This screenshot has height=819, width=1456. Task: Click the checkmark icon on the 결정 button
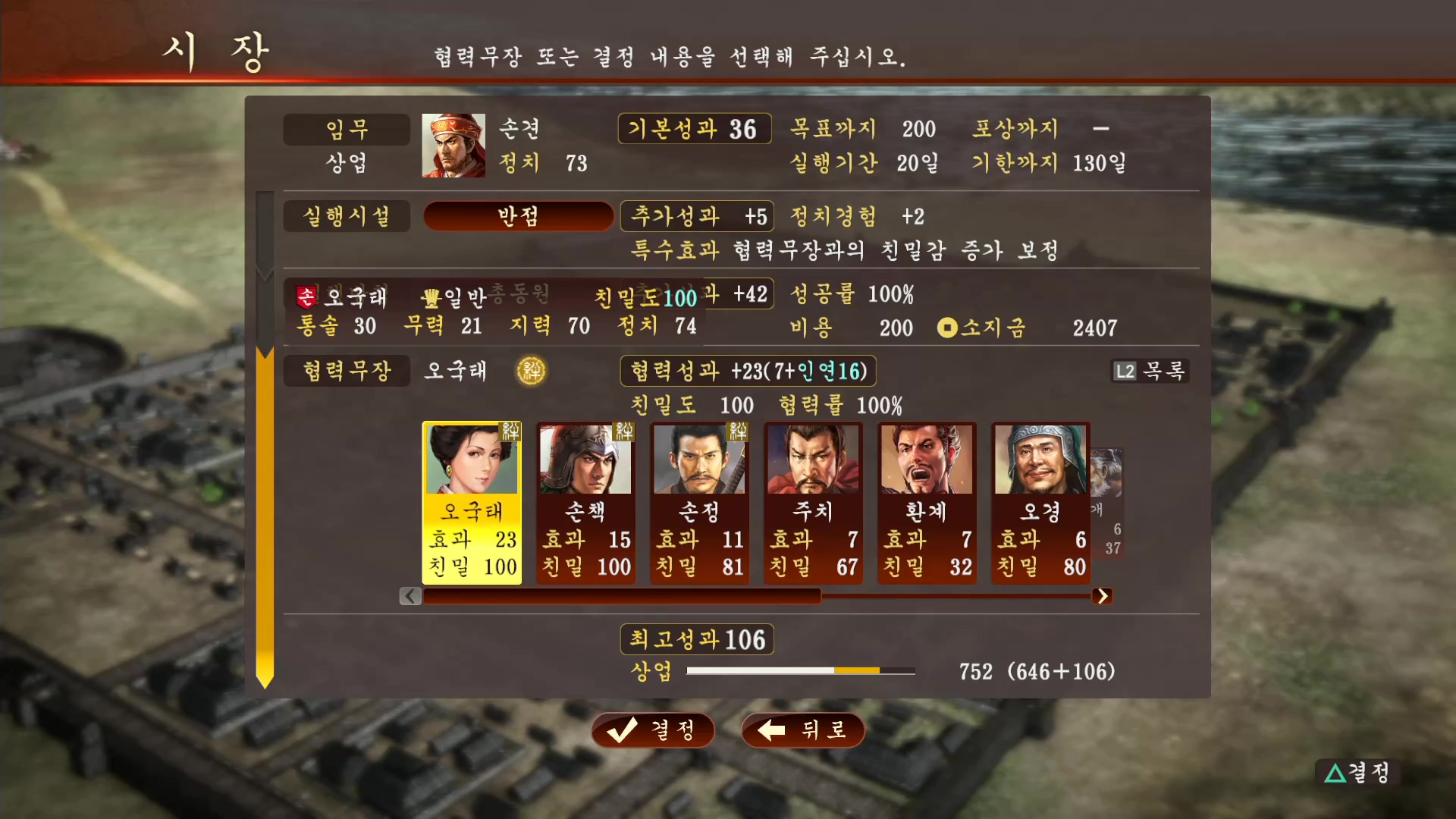pyautogui.click(x=622, y=730)
